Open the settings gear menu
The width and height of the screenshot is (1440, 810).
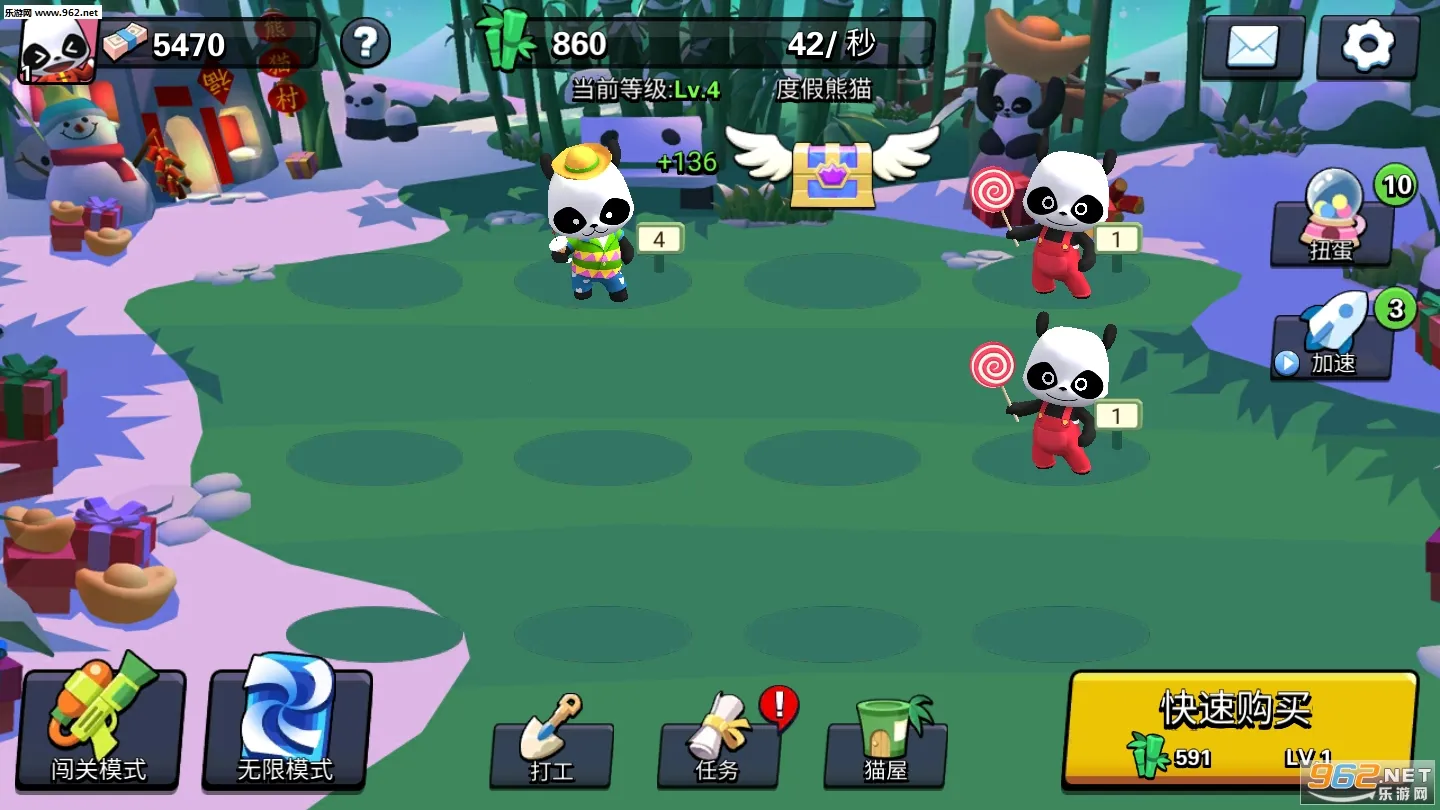(1367, 46)
